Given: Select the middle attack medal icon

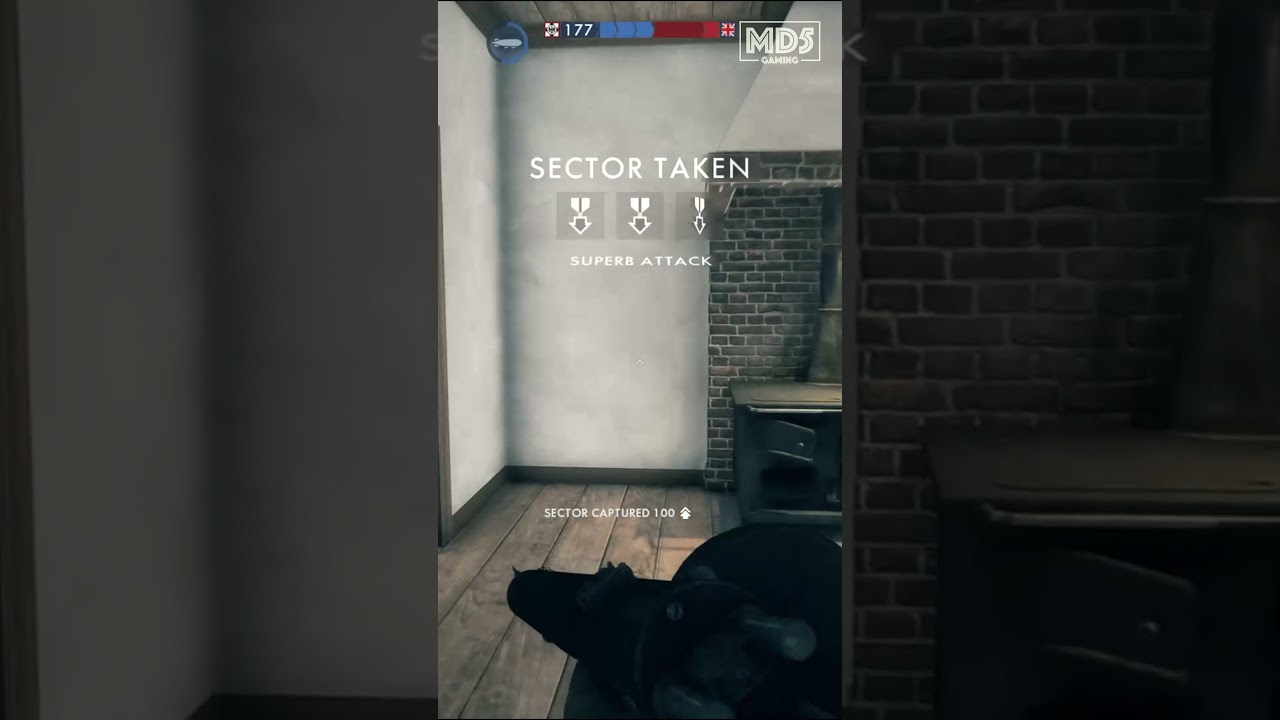Looking at the screenshot, I should click(x=640, y=215).
